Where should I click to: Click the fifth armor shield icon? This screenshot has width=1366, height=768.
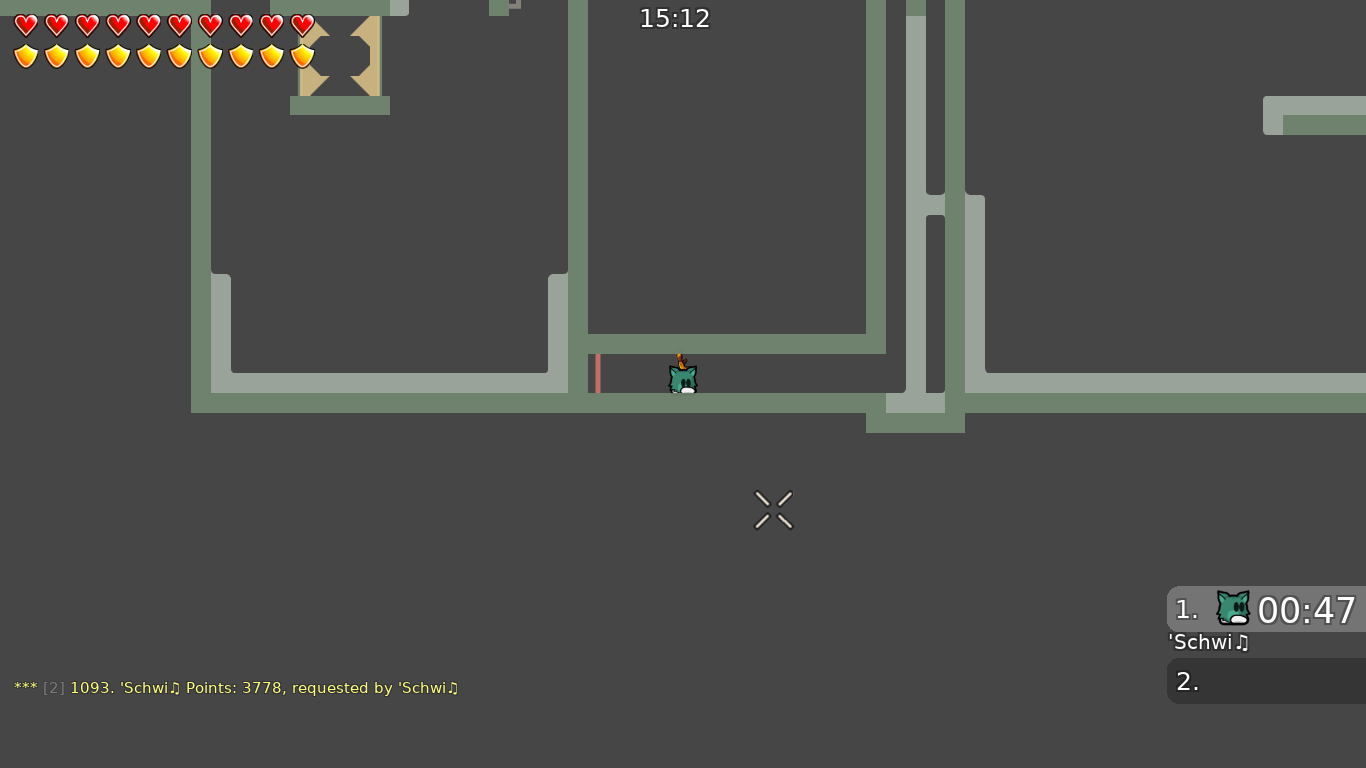pos(149,56)
